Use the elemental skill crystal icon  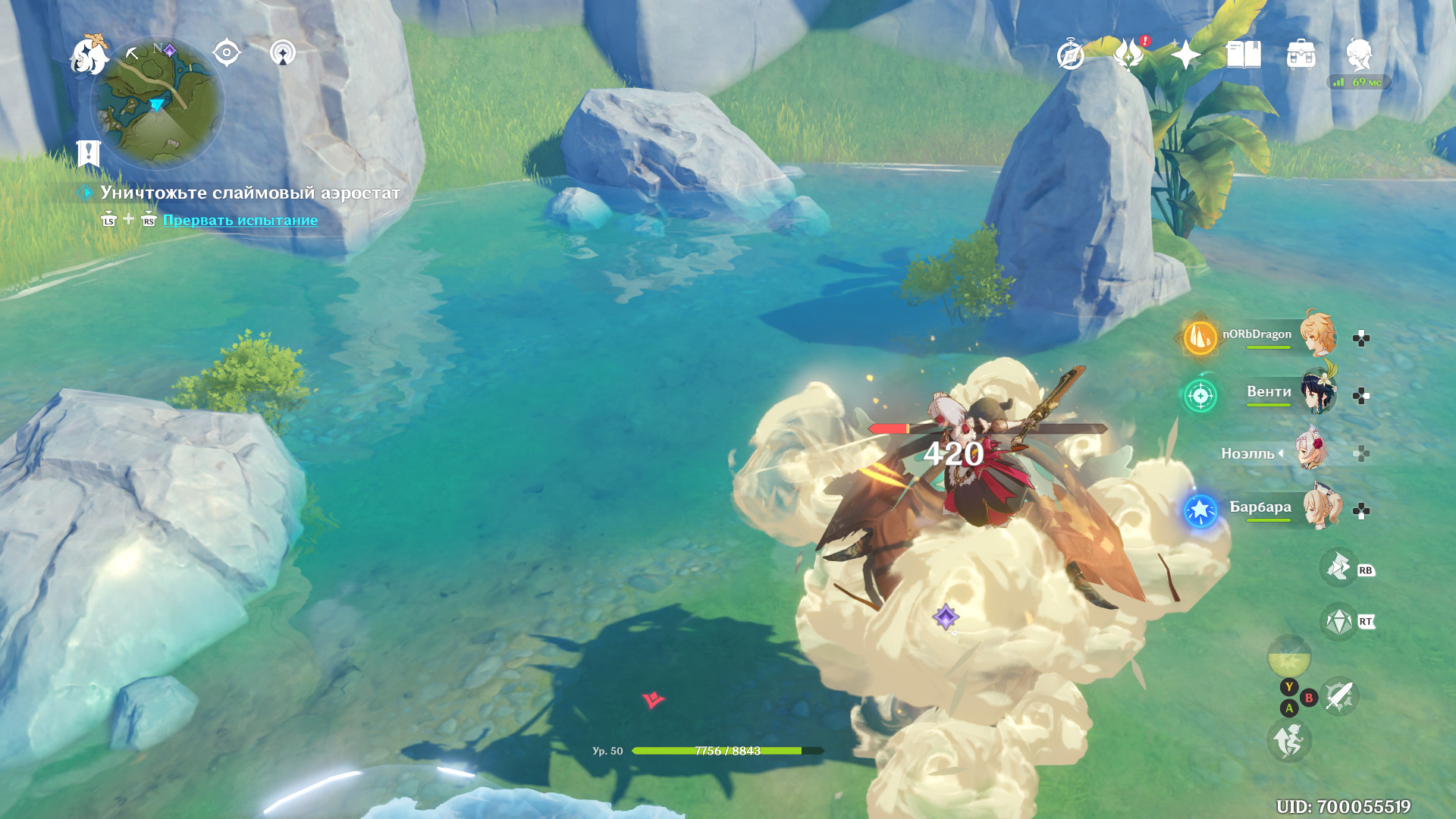click(x=1338, y=622)
